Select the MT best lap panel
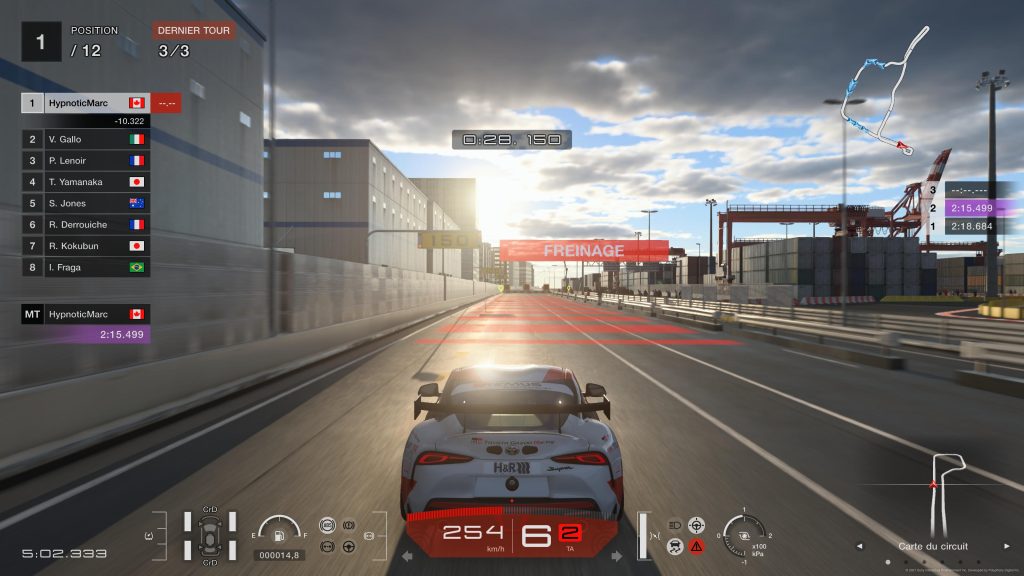This screenshot has width=1024, height=576. (x=86, y=324)
